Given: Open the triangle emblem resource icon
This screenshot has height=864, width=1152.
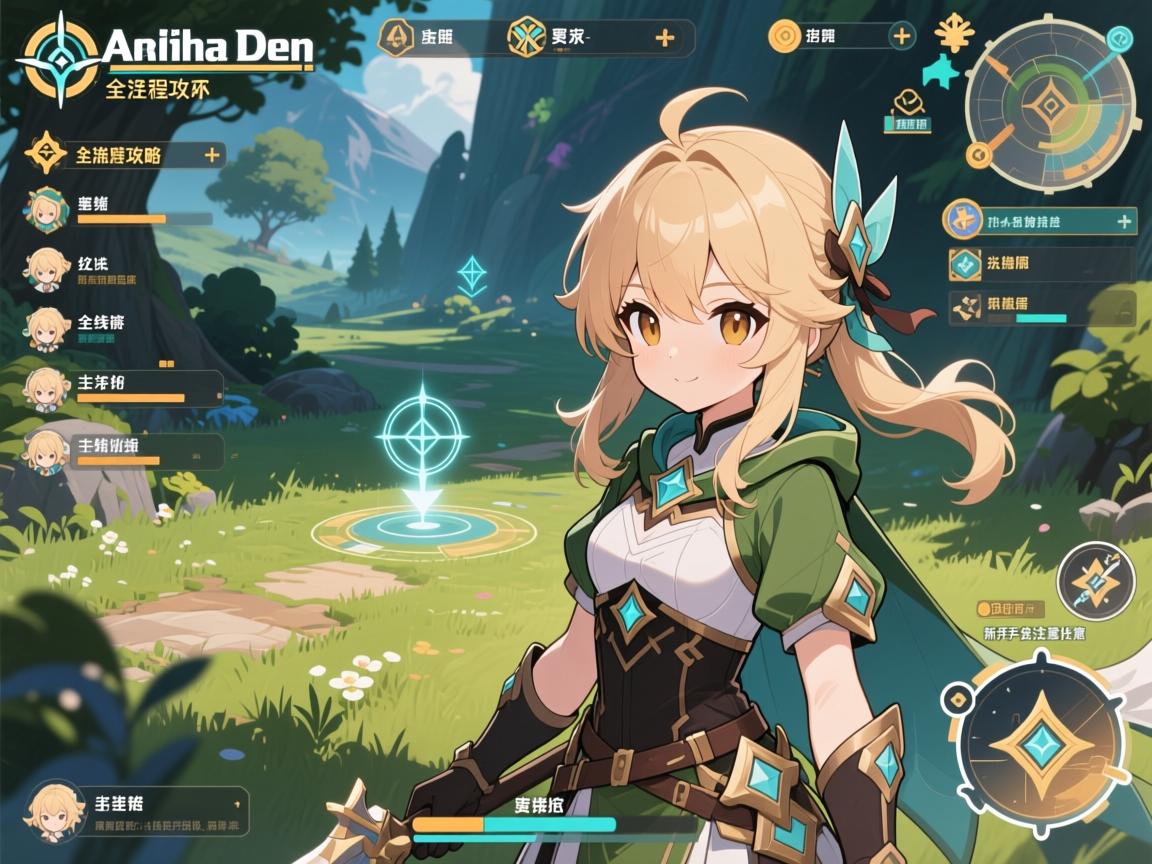Looking at the screenshot, I should [x=398, y=38].
